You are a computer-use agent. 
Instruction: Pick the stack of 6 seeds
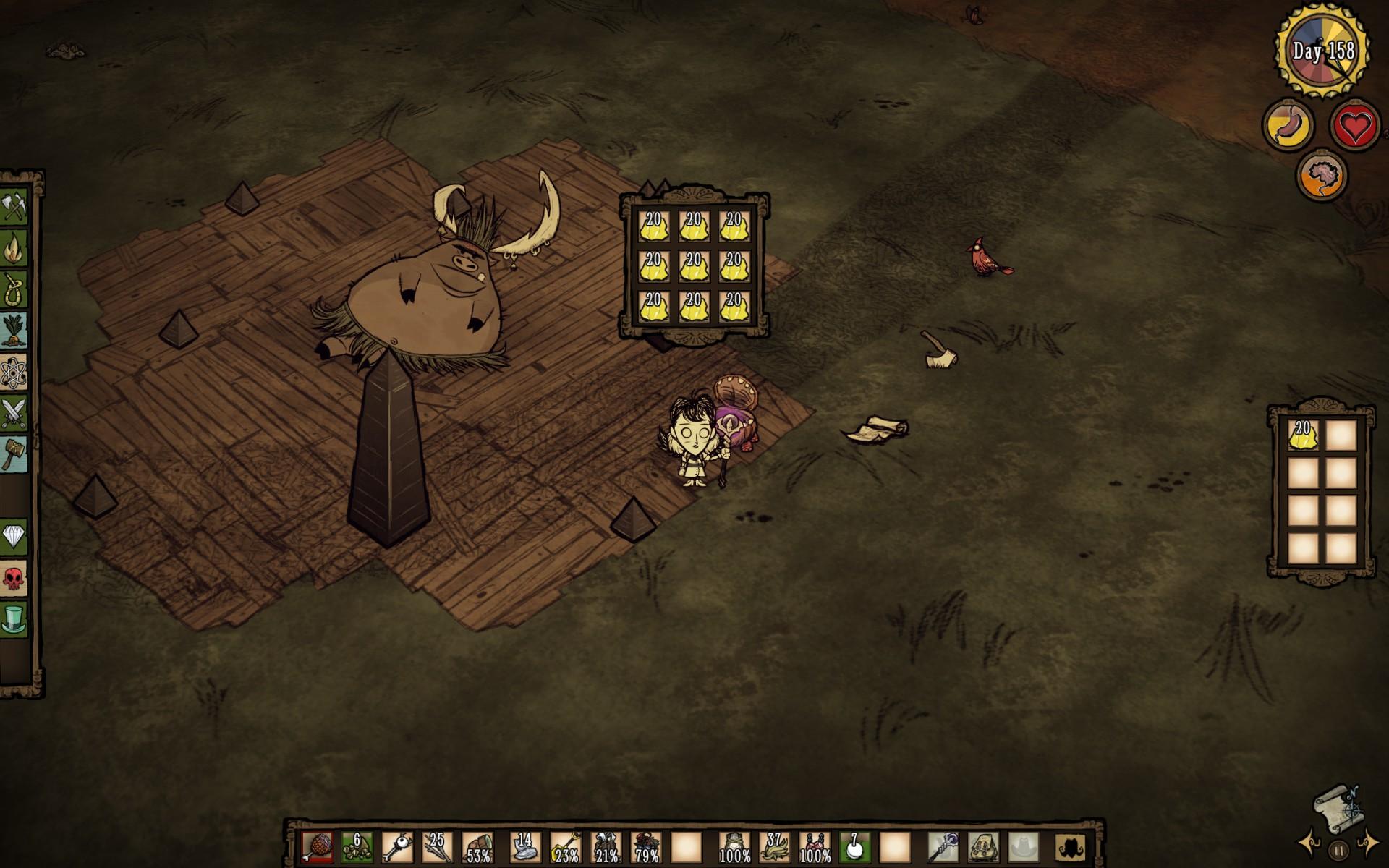click(x=357, y=846)
